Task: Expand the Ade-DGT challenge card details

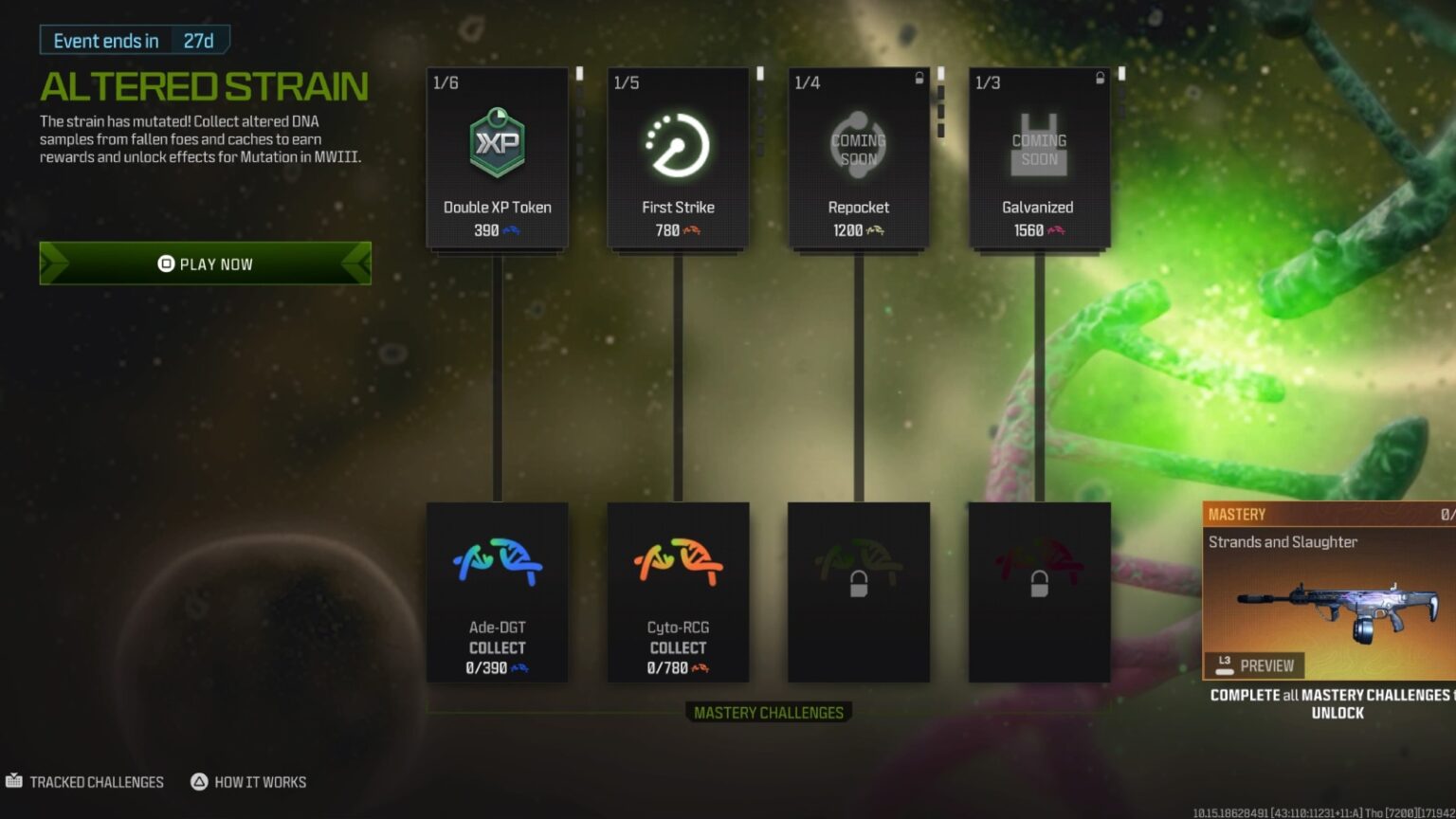Action: [x=496, y=592]
